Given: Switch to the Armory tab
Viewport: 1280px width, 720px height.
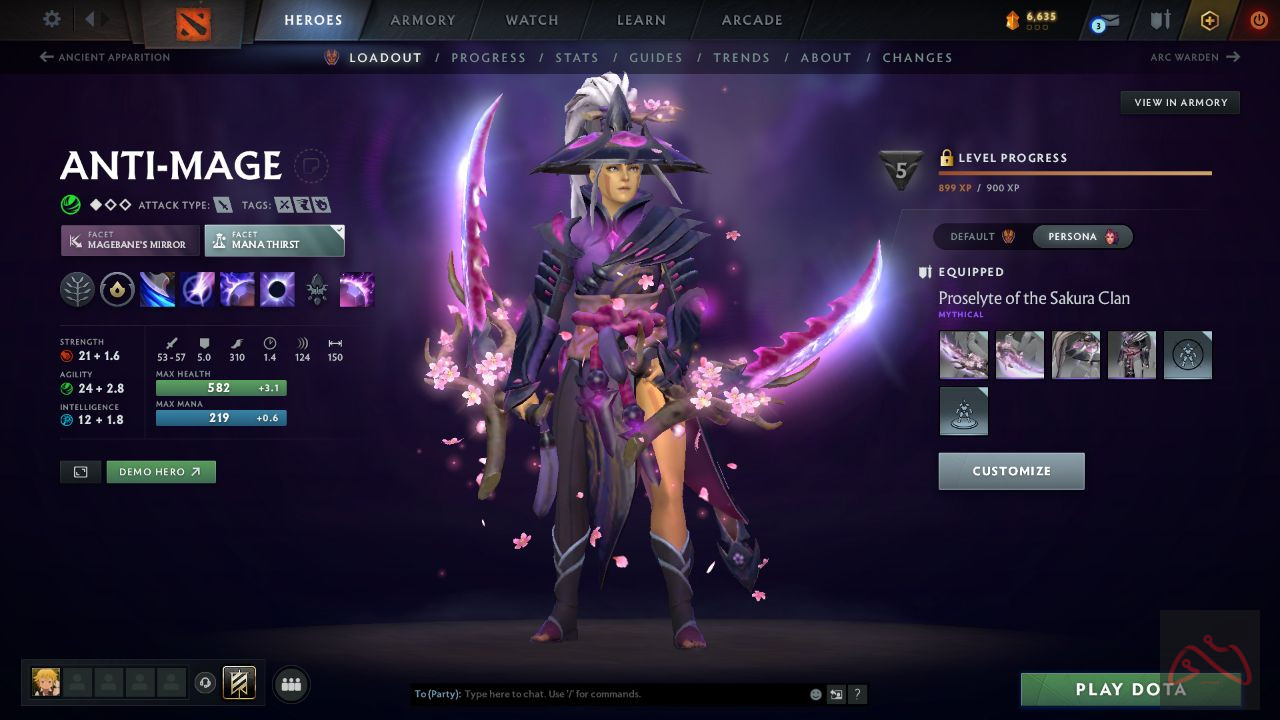Looking at the screenshot, I should tap(423, 20).
